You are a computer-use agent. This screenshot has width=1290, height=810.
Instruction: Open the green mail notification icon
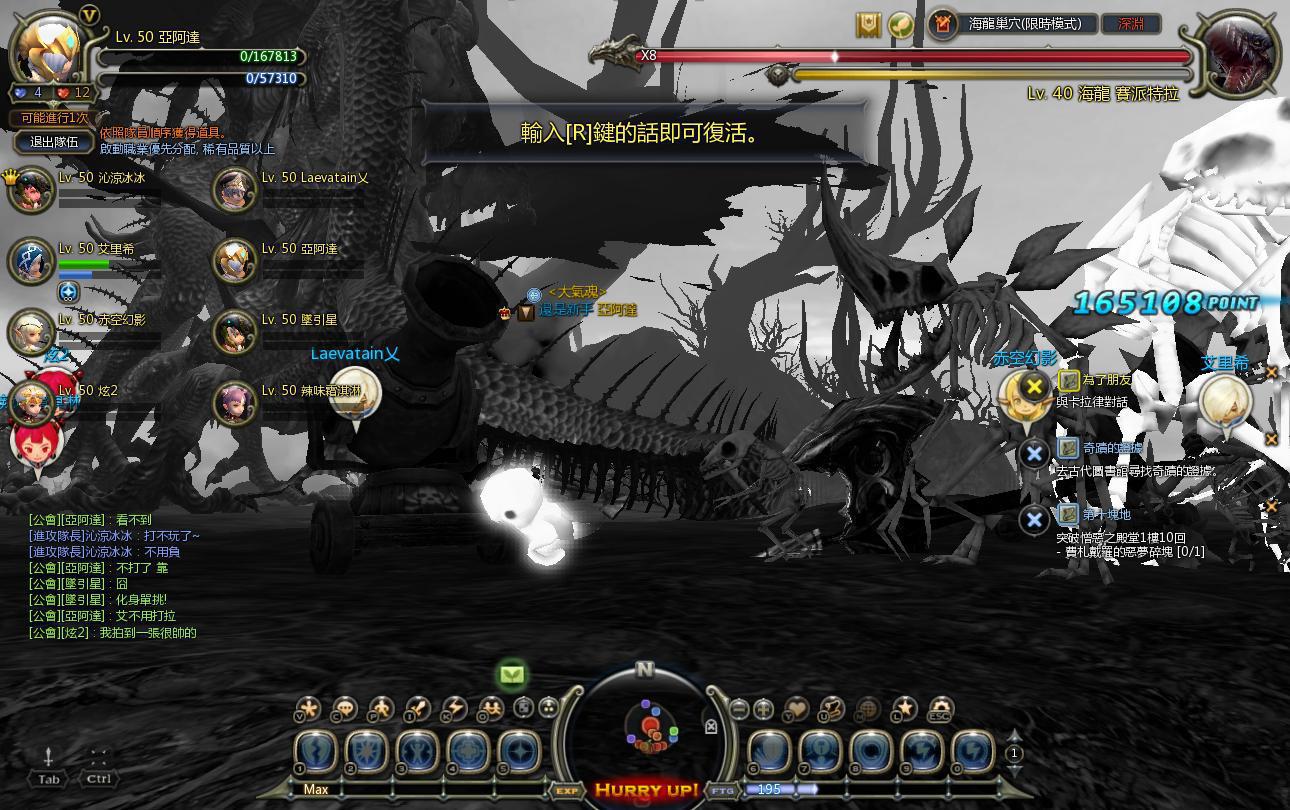tap(512, 675)
